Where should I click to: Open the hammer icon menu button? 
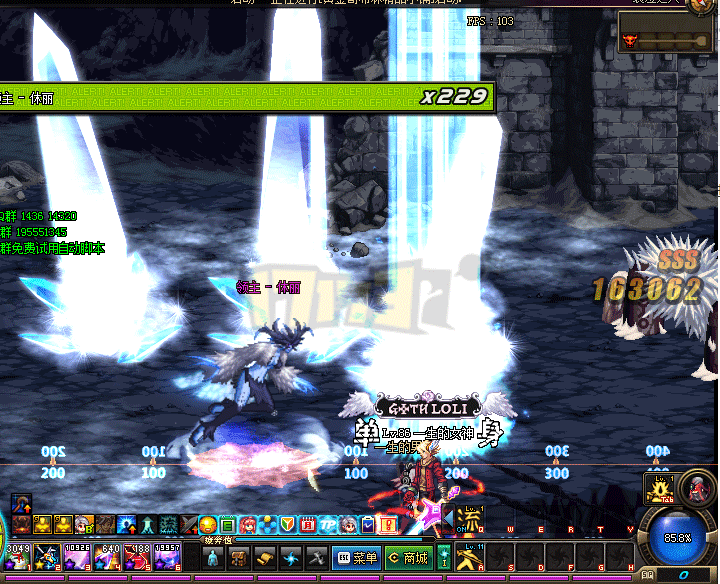pyautogui.click(x=317, y=558)
